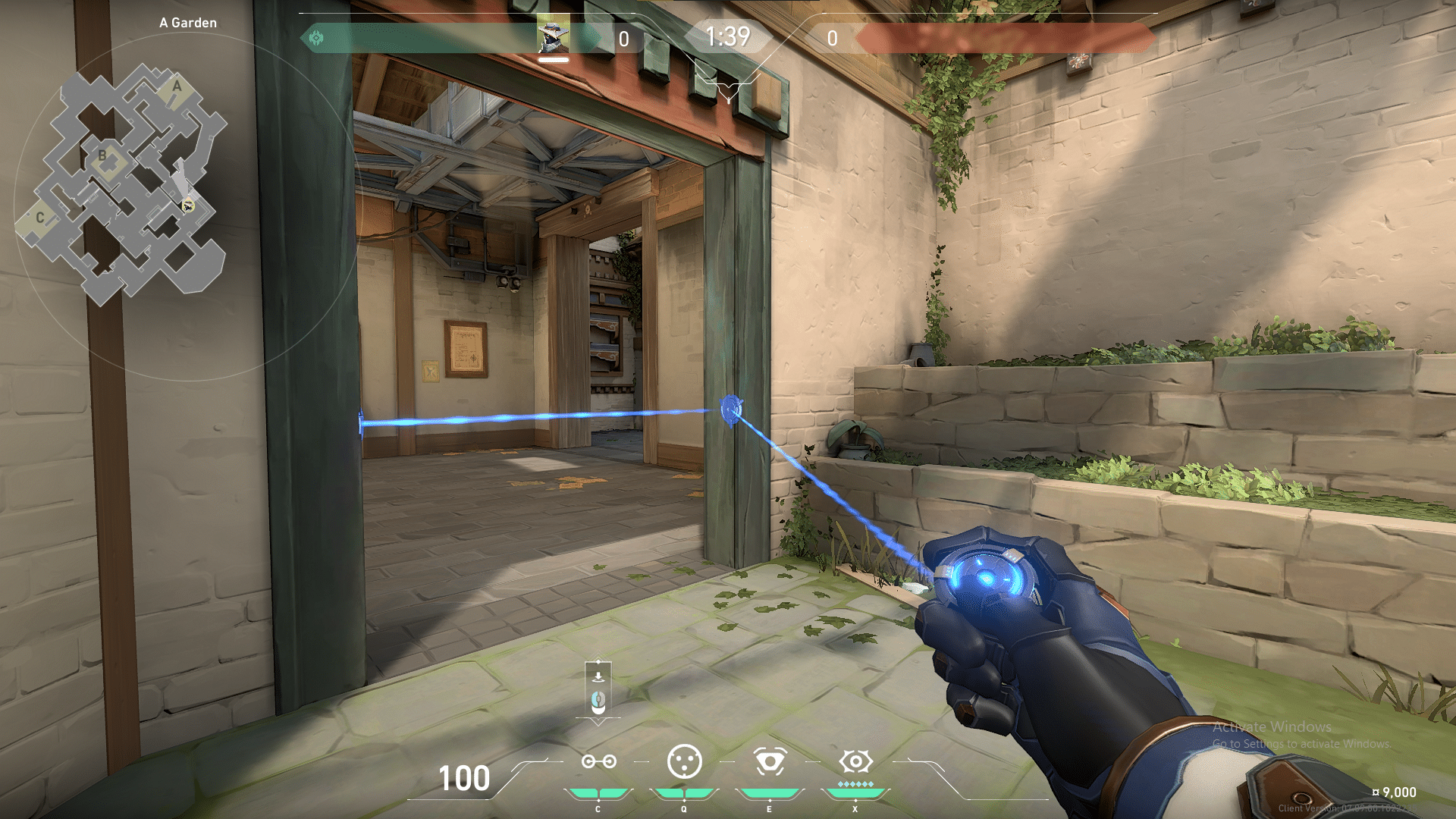1456x819 pixels.
Task: Select the Trapwire ability icon
Action: (x=598, y=762)
